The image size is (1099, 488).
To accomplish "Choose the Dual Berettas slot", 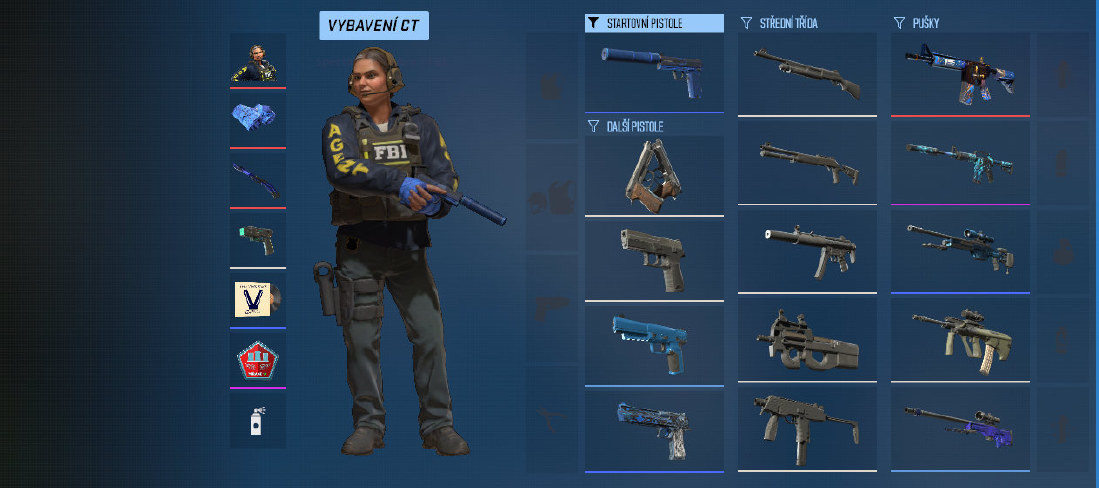I will [x=654, y=175].
